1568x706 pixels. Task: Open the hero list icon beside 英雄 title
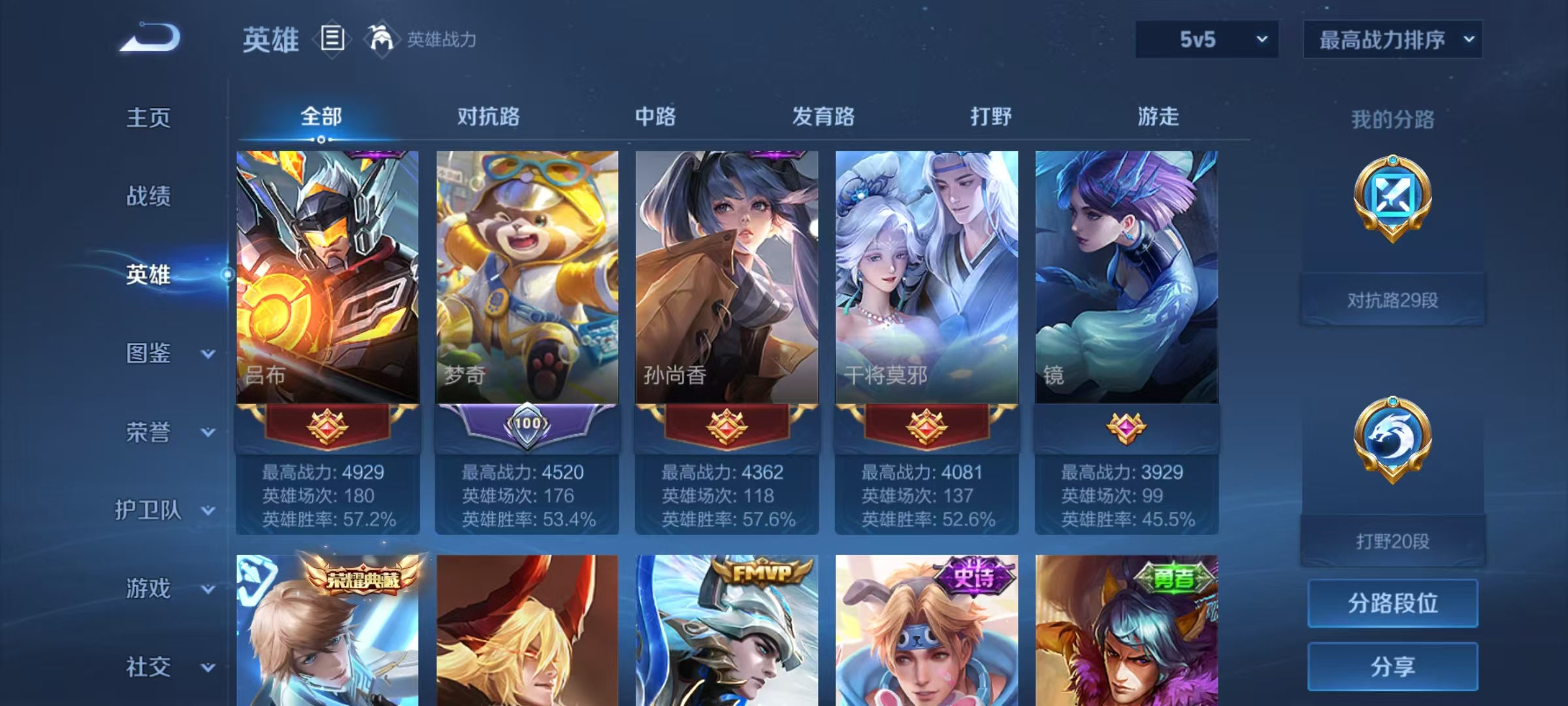(x=332, y=39)
